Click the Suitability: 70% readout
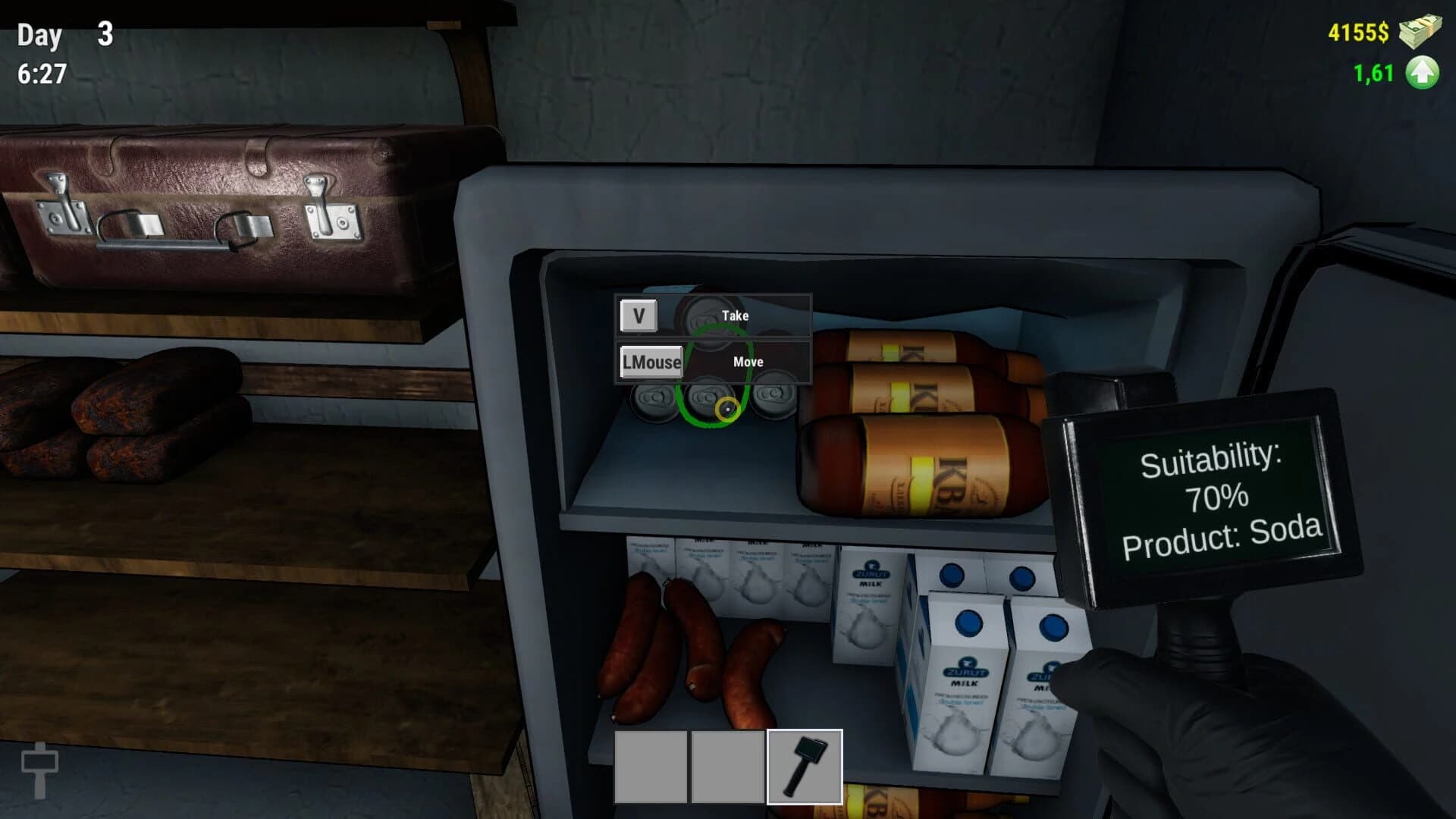Viewport: 1456px width, 819px height. [1212, 480]
